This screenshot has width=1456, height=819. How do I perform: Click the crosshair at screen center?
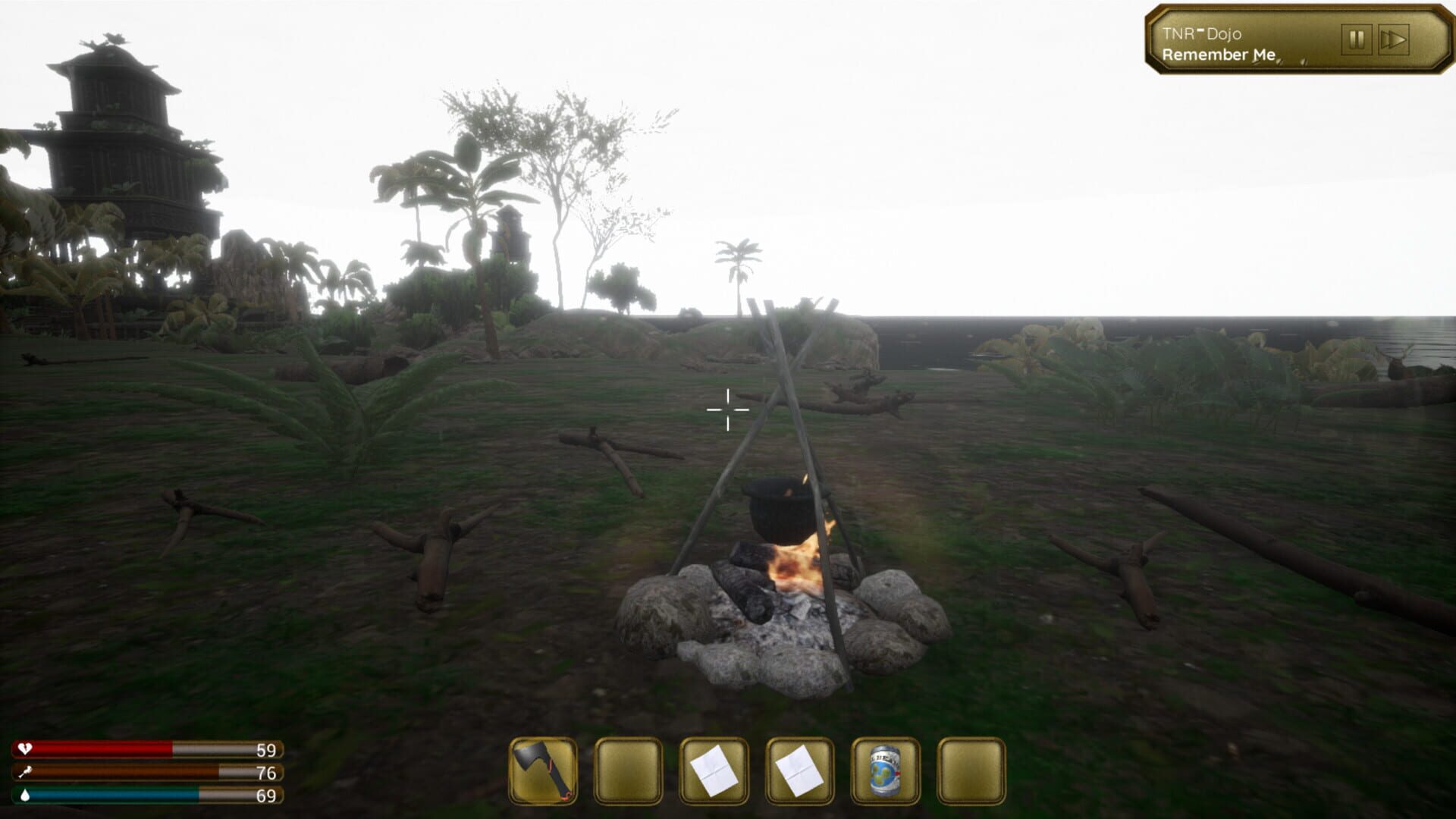click(728, 409)
